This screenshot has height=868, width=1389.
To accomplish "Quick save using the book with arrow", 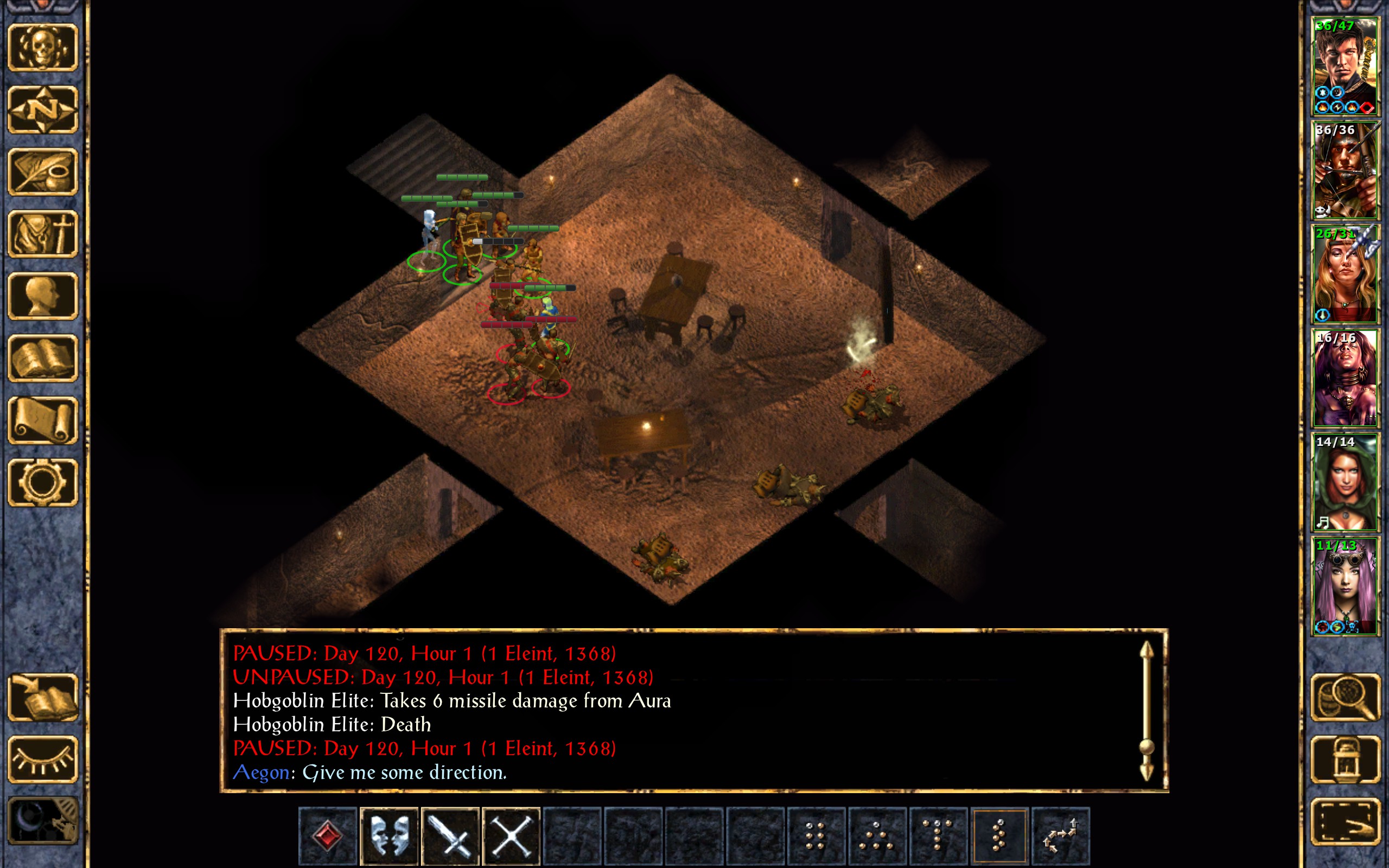I will [42, 698].
